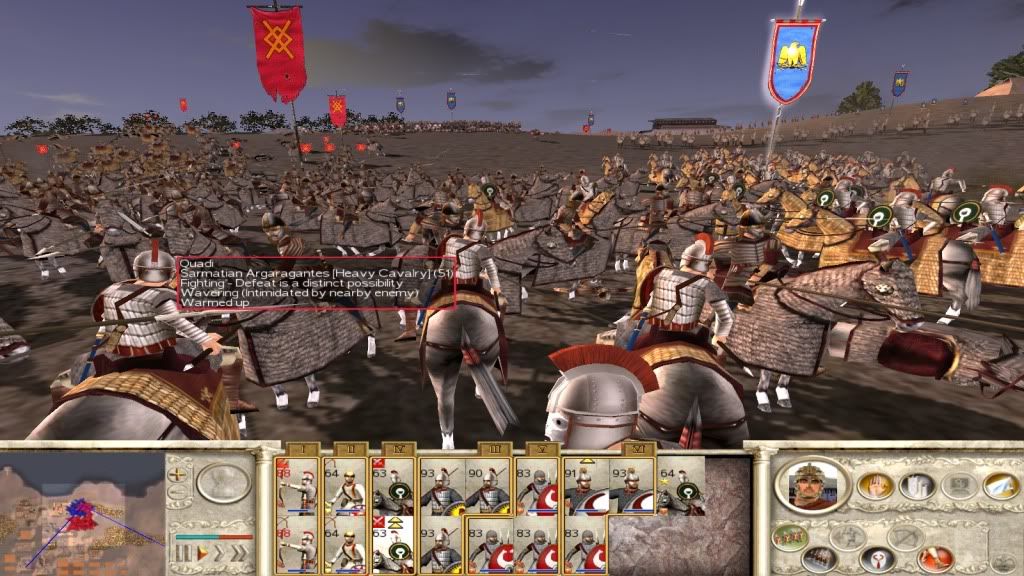
Task: Select the general's cavalry card with star
Action: (681, 486)
